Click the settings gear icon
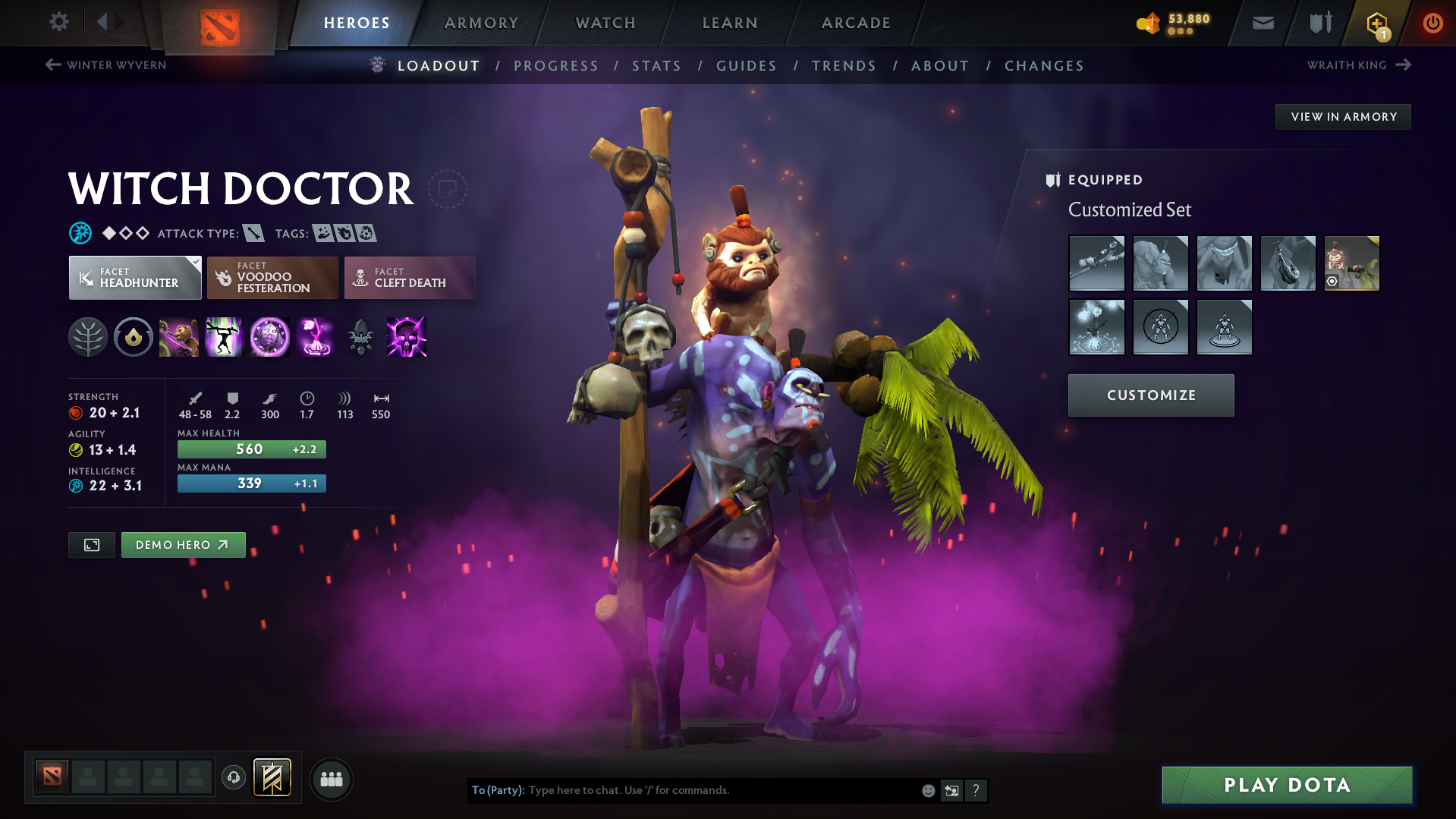 (59, 22)
